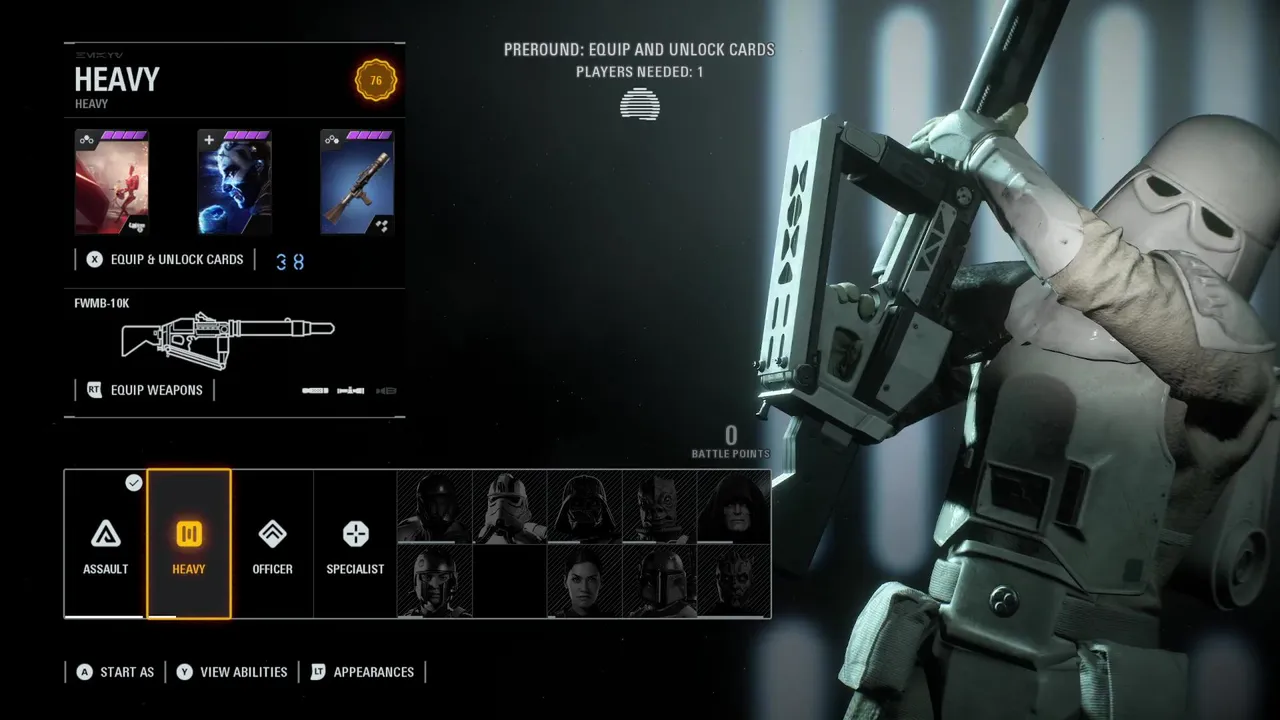Open the Appearances menu
Viewport: 1280px width, 720px height.
(x=362, y=672)
